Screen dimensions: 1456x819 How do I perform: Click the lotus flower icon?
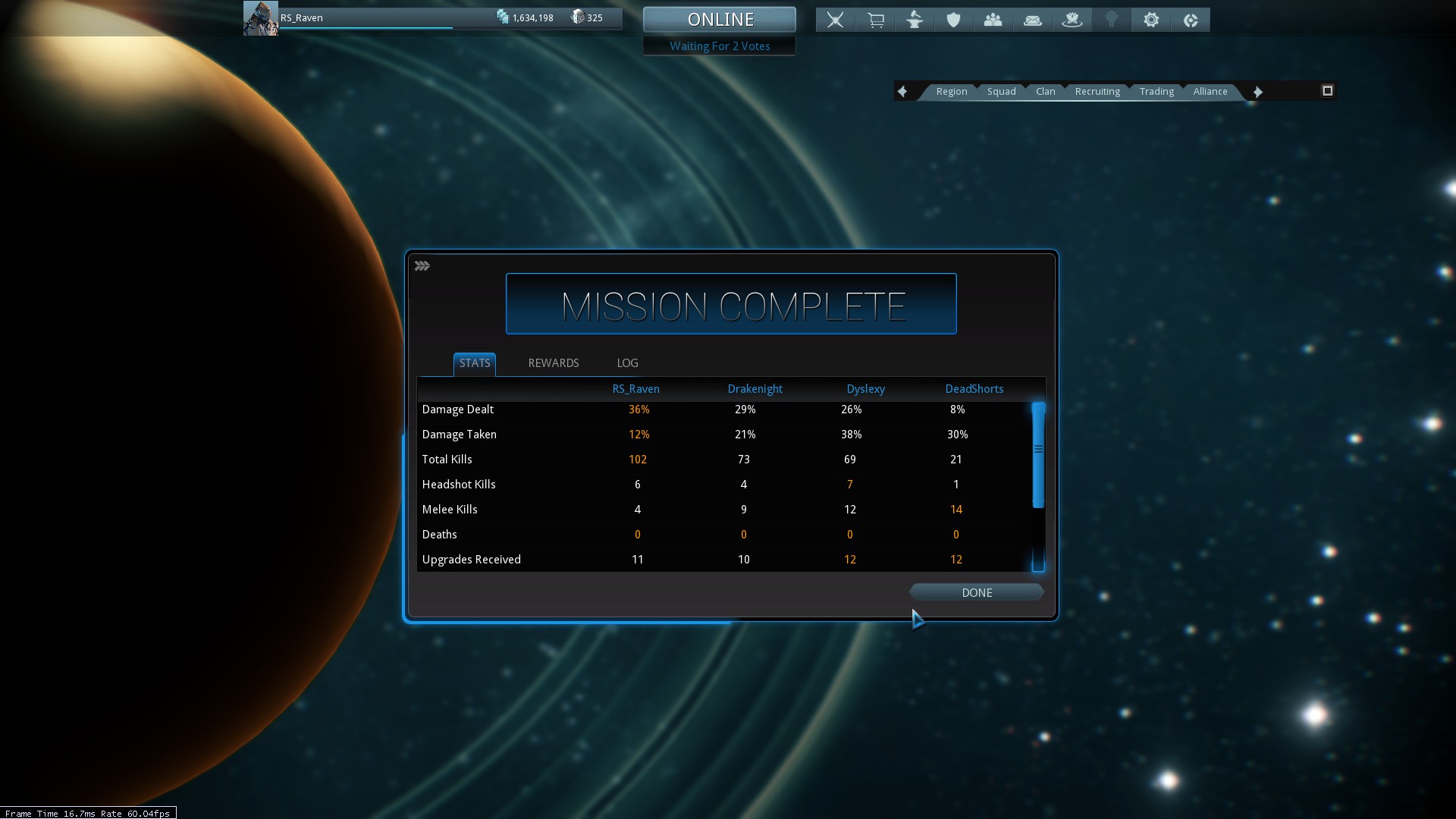click(x=1072, y=20)
